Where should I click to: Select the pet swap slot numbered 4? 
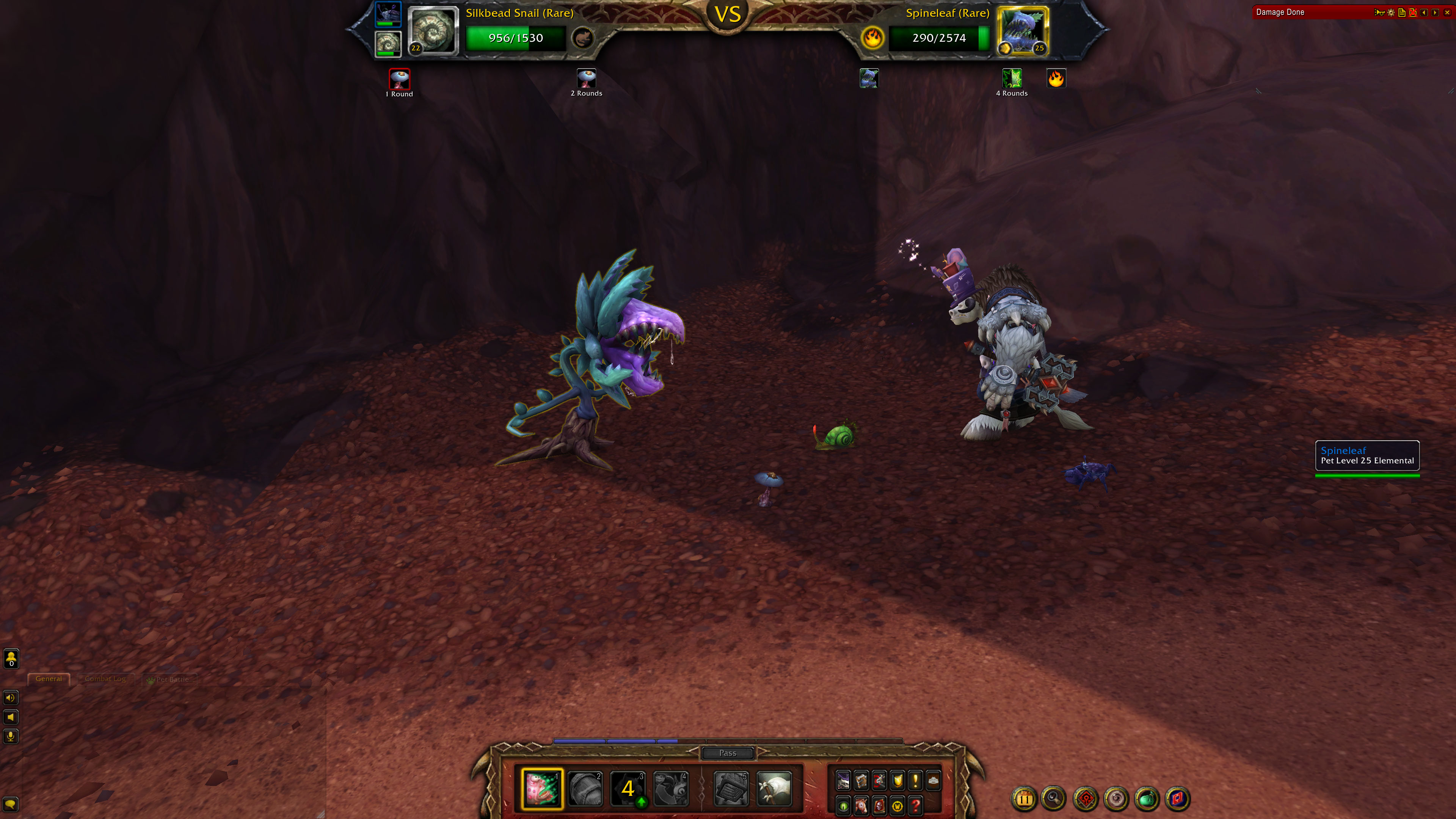671,789
